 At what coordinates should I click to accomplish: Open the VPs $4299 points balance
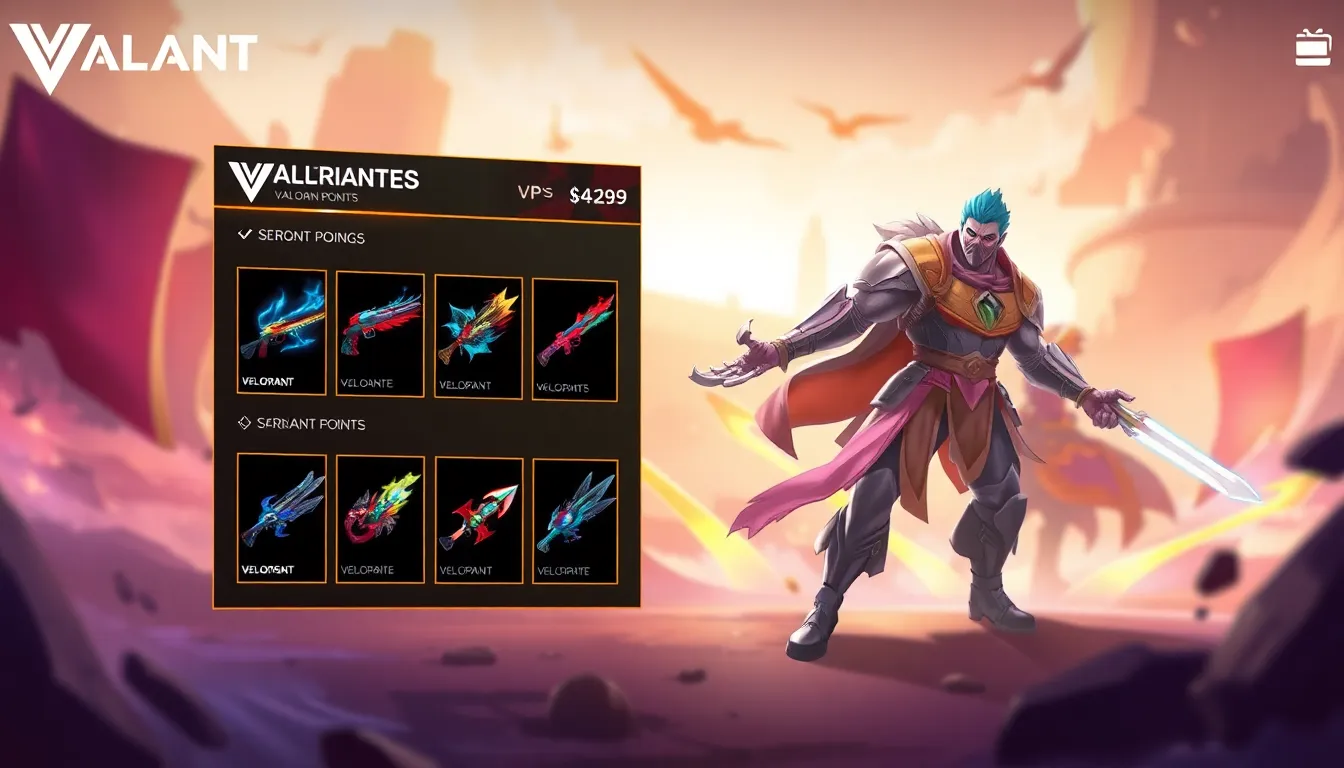click(x=573, y=195)
